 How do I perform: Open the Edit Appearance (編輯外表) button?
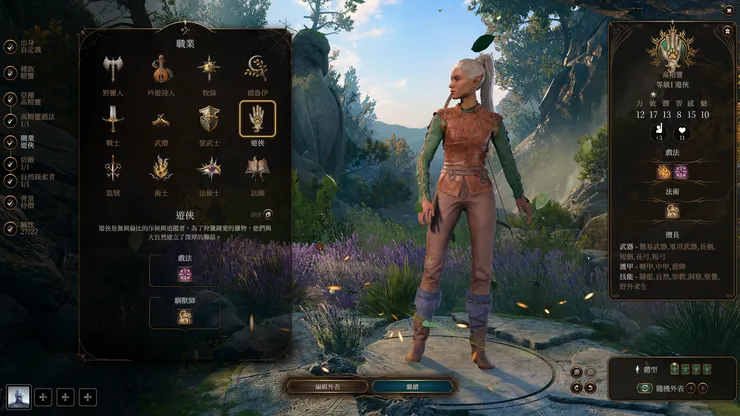coord(326,385)
